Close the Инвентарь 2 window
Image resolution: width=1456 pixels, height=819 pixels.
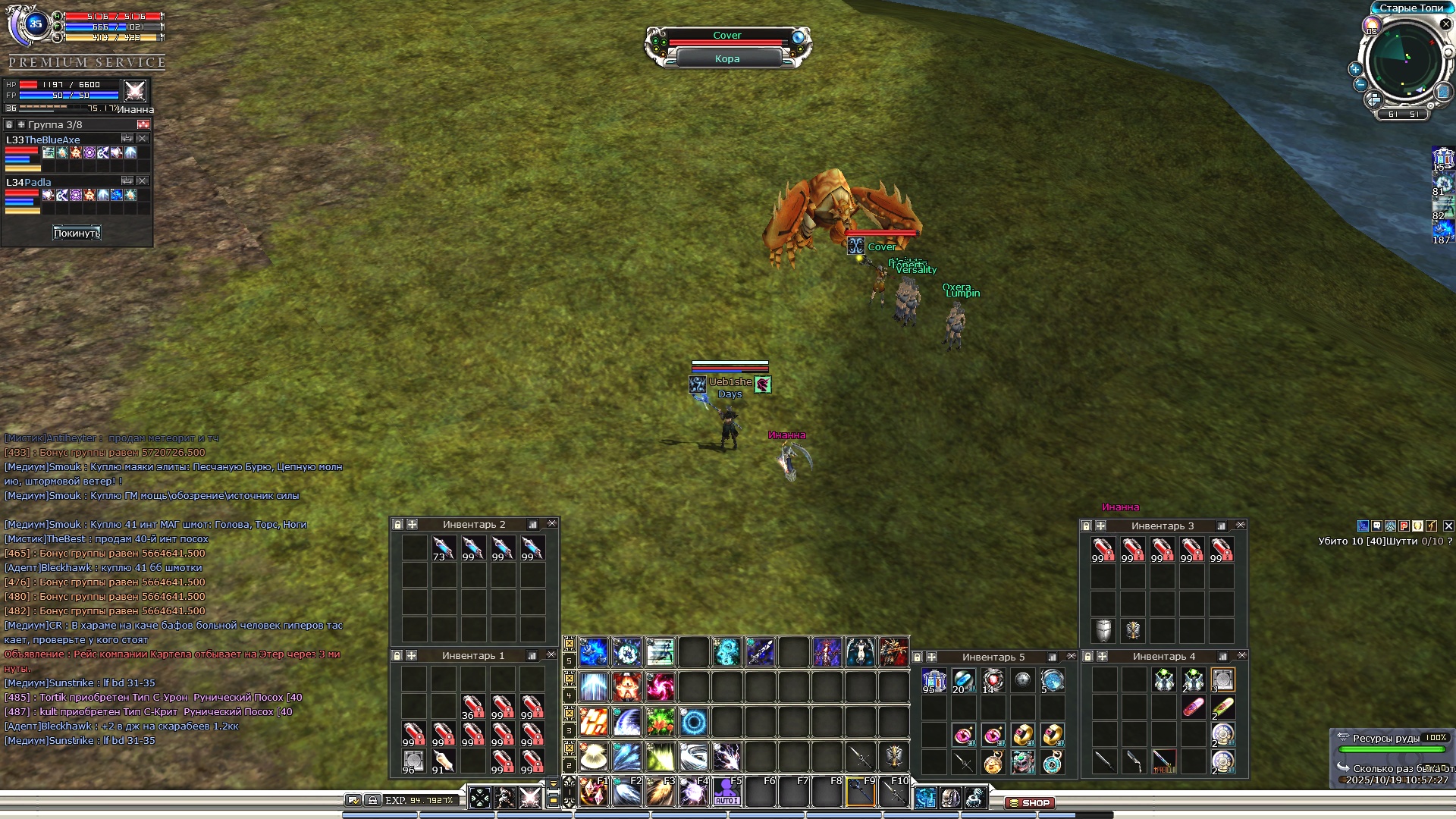point(552,524)
